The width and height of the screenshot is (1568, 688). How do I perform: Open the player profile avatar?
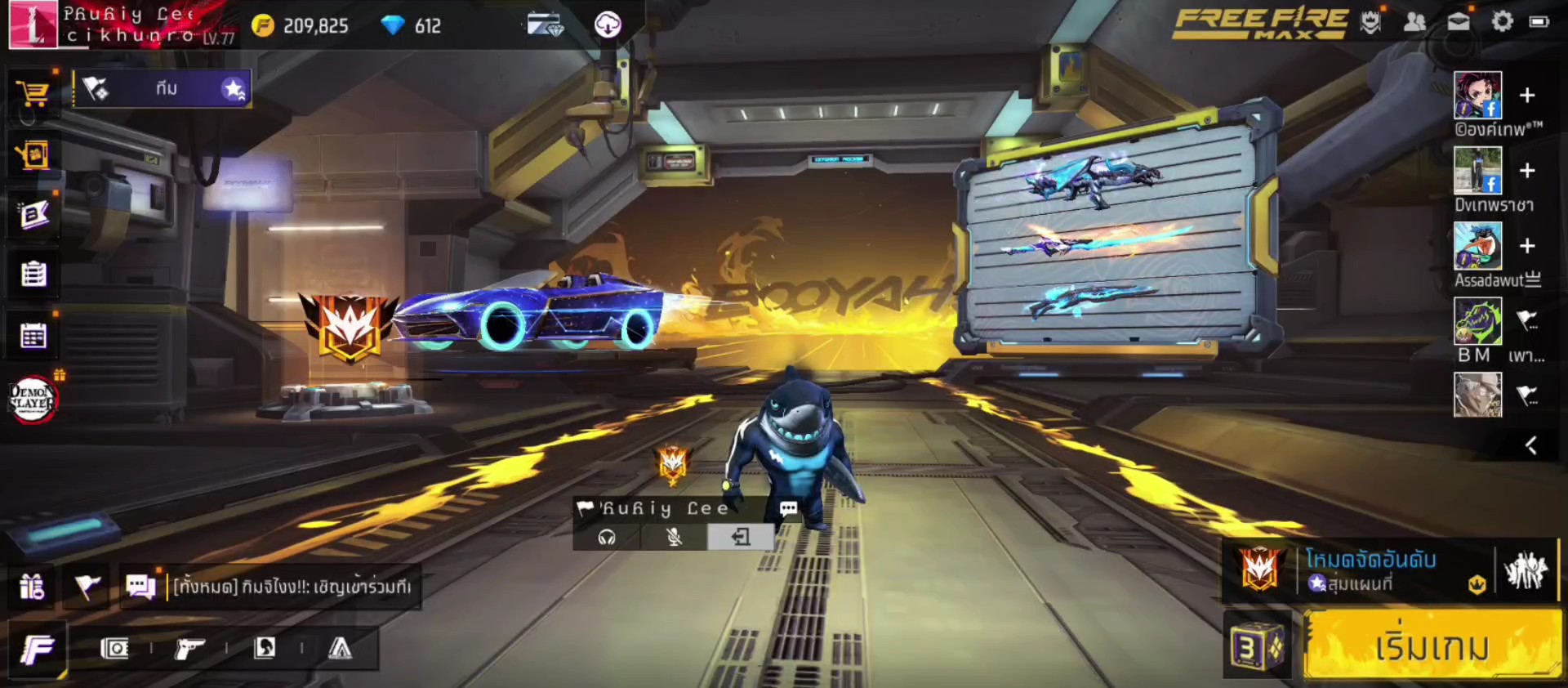[33, 25]
